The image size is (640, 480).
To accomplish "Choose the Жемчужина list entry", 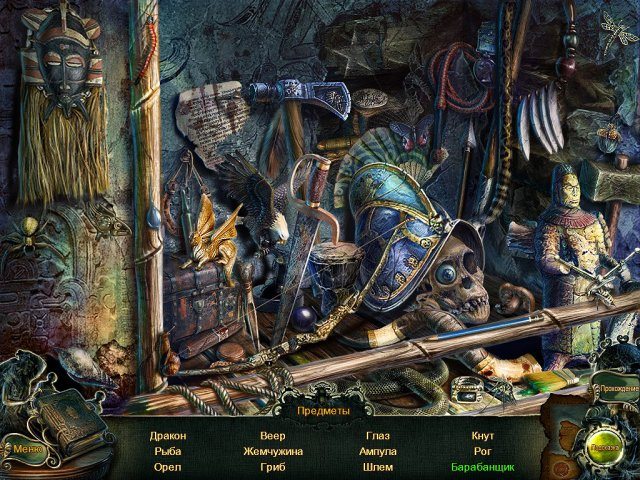I will point(272,451).
